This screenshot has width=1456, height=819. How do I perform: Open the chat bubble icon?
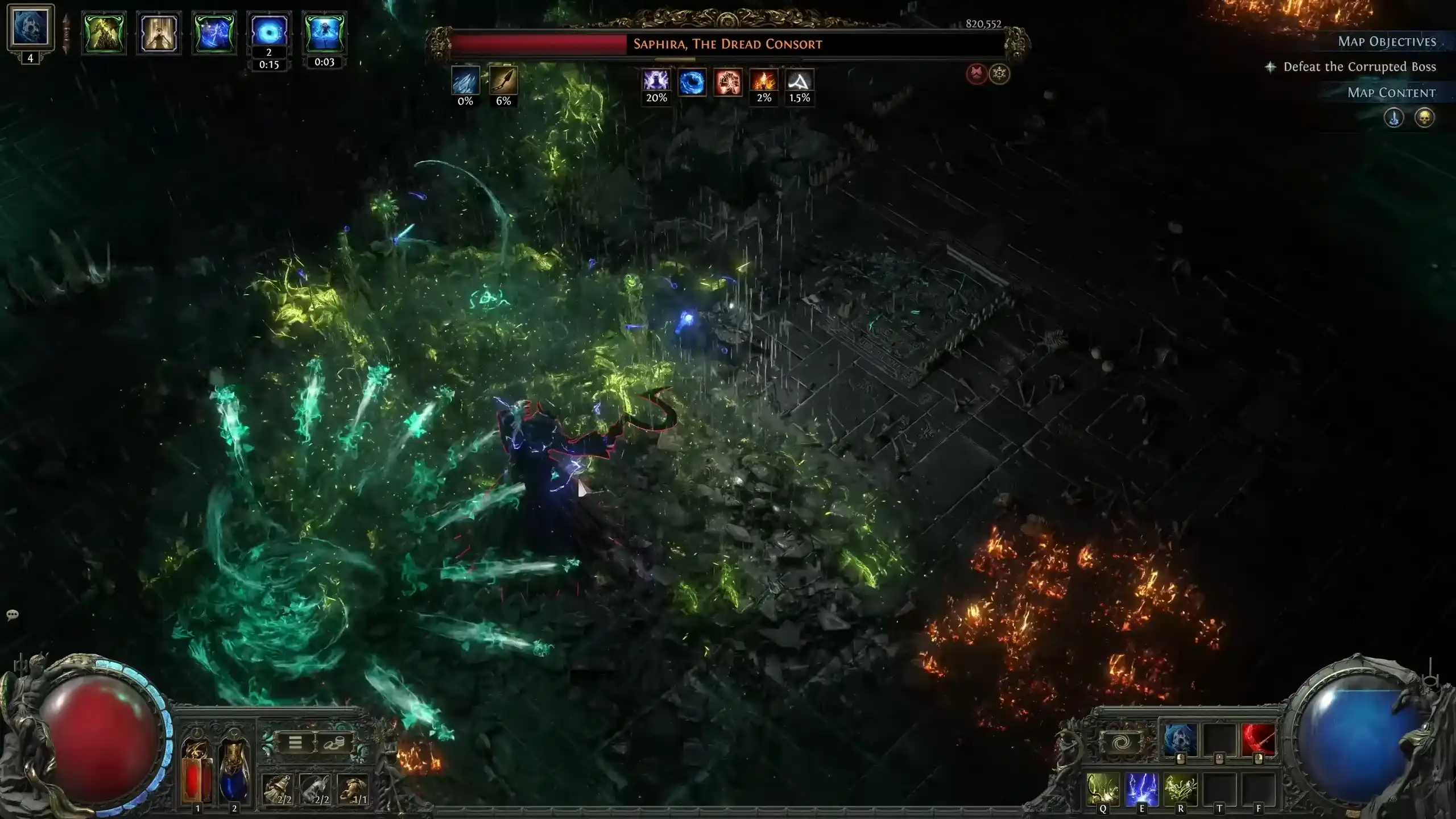[11, 614]
